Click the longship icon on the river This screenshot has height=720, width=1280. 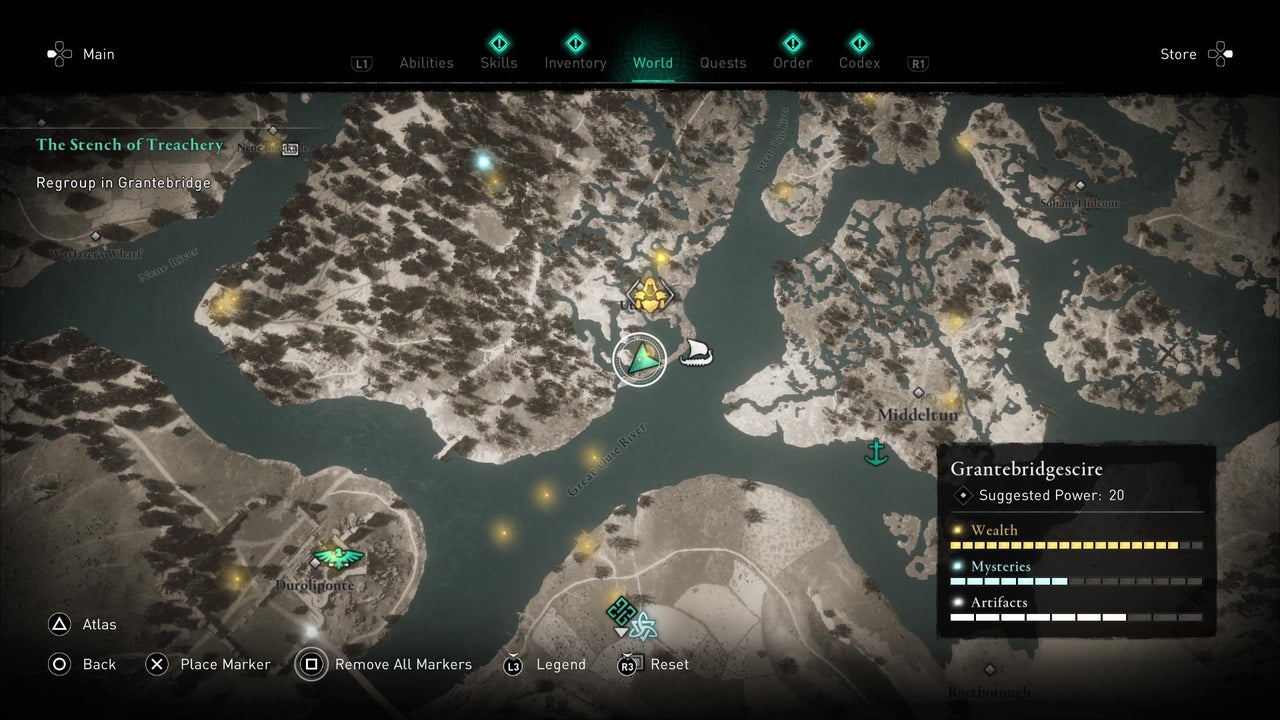coord(697,353)
